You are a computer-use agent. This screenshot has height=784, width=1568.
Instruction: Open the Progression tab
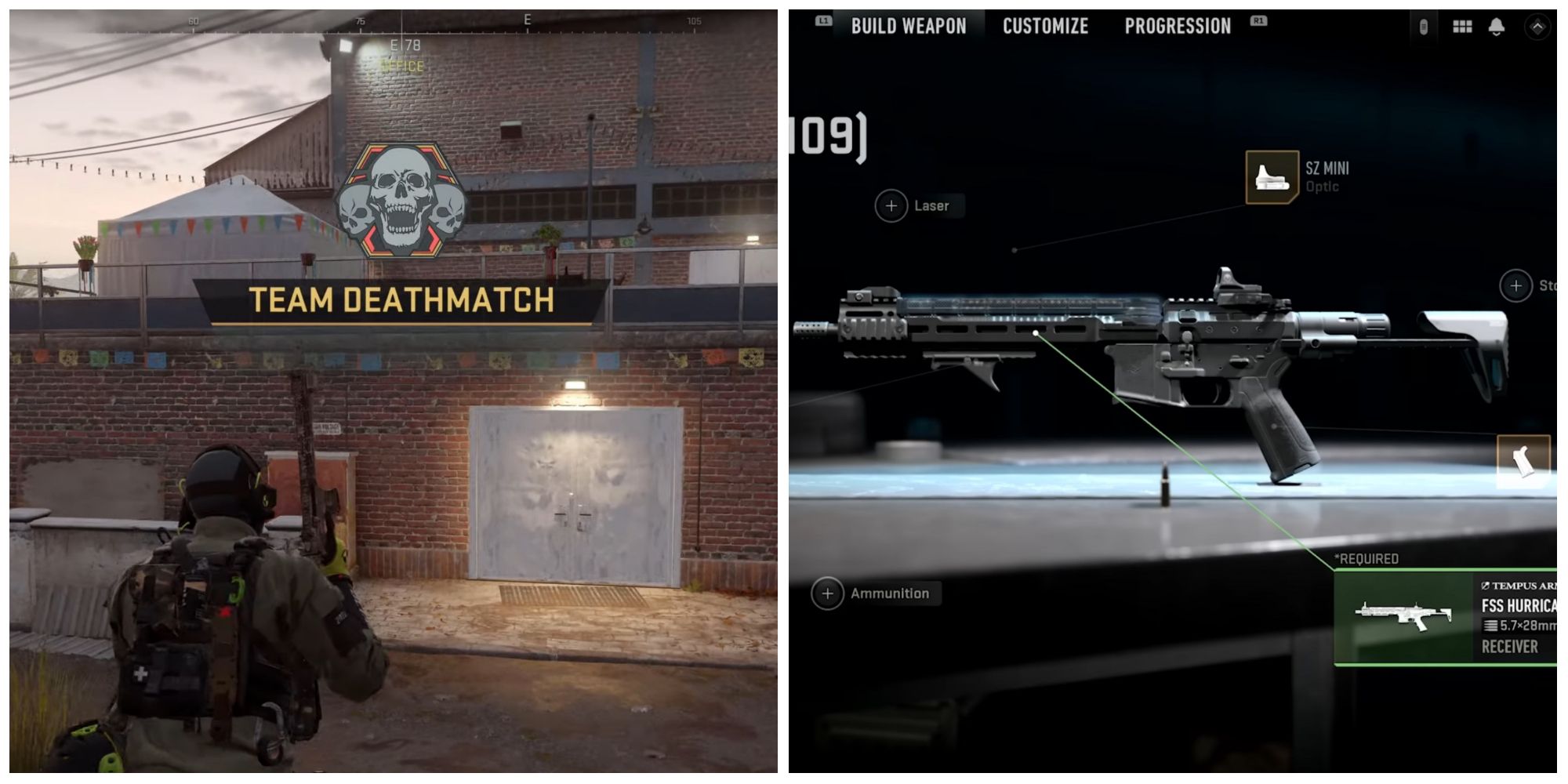[1177, 25]
